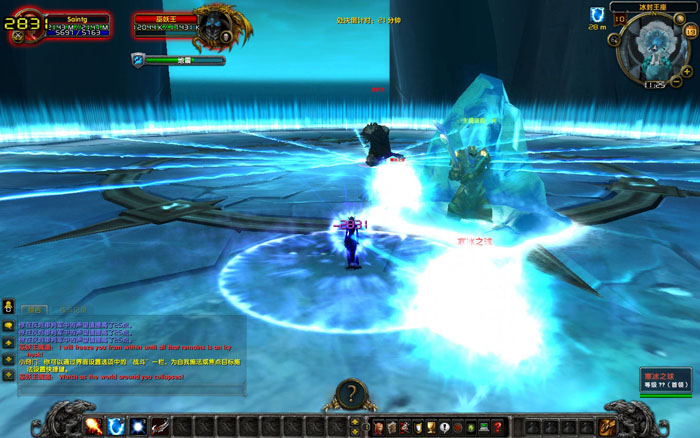Activate the blue swirl spell on action bar

pos(116,427)
